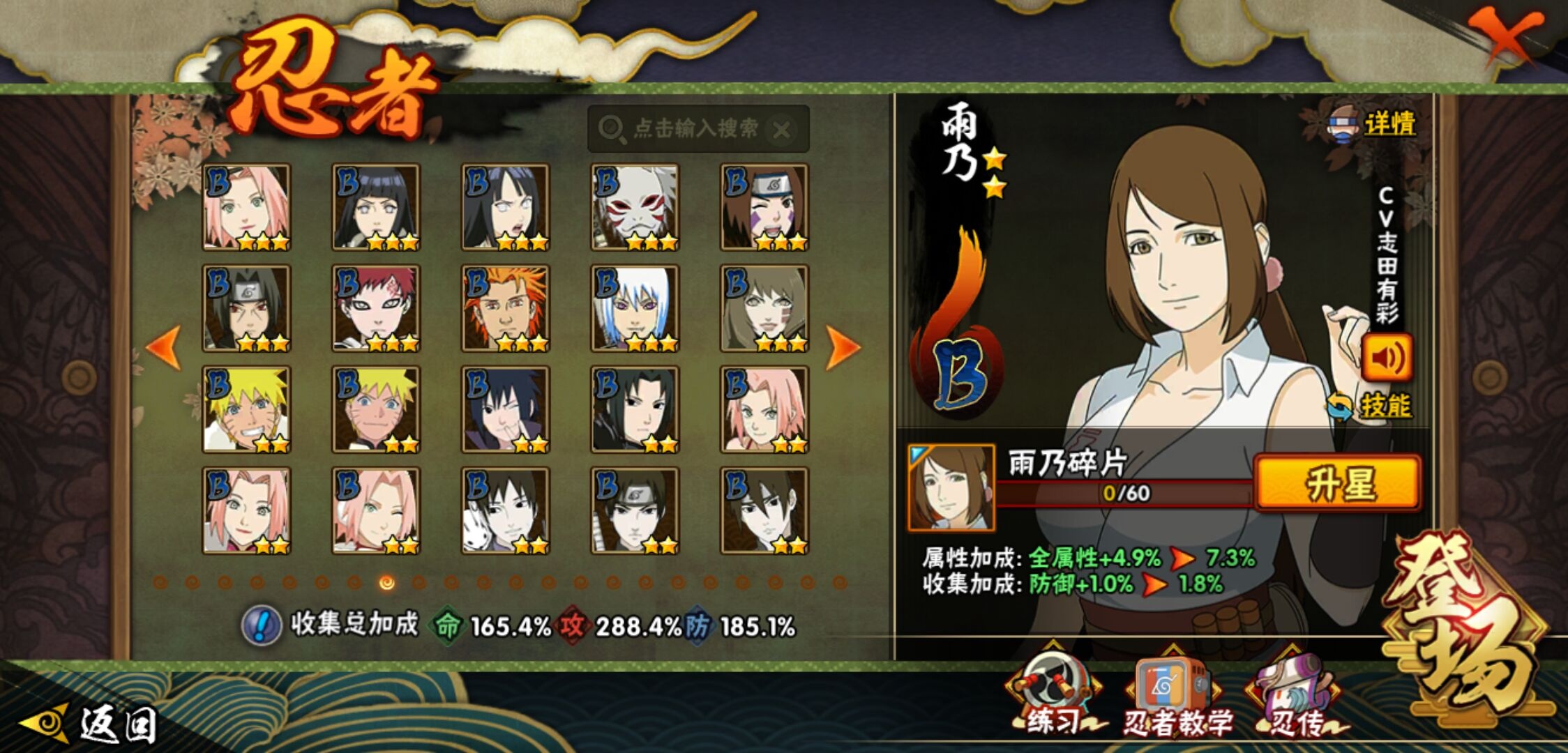
Task: Click the 雨乃碎片 fragment icon
Action: click(951, 488)
